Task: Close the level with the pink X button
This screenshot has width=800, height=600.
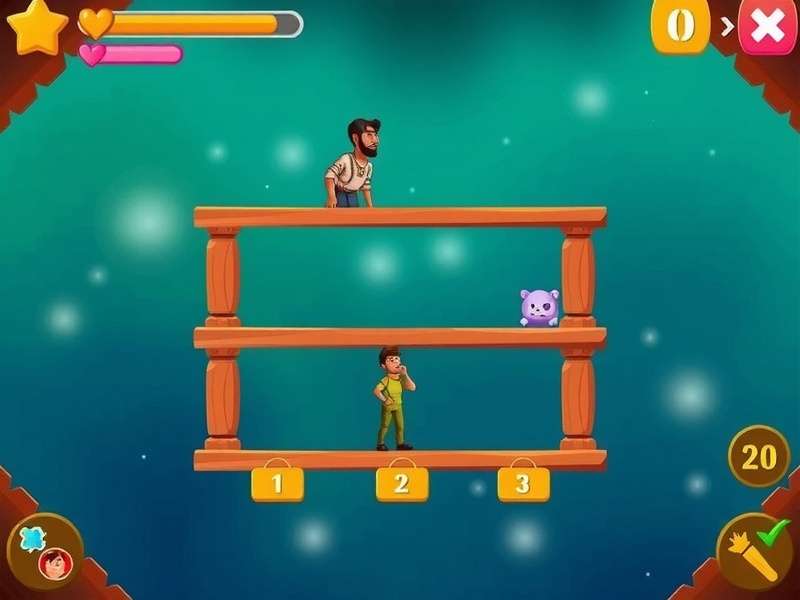Action: coord(767,26)
